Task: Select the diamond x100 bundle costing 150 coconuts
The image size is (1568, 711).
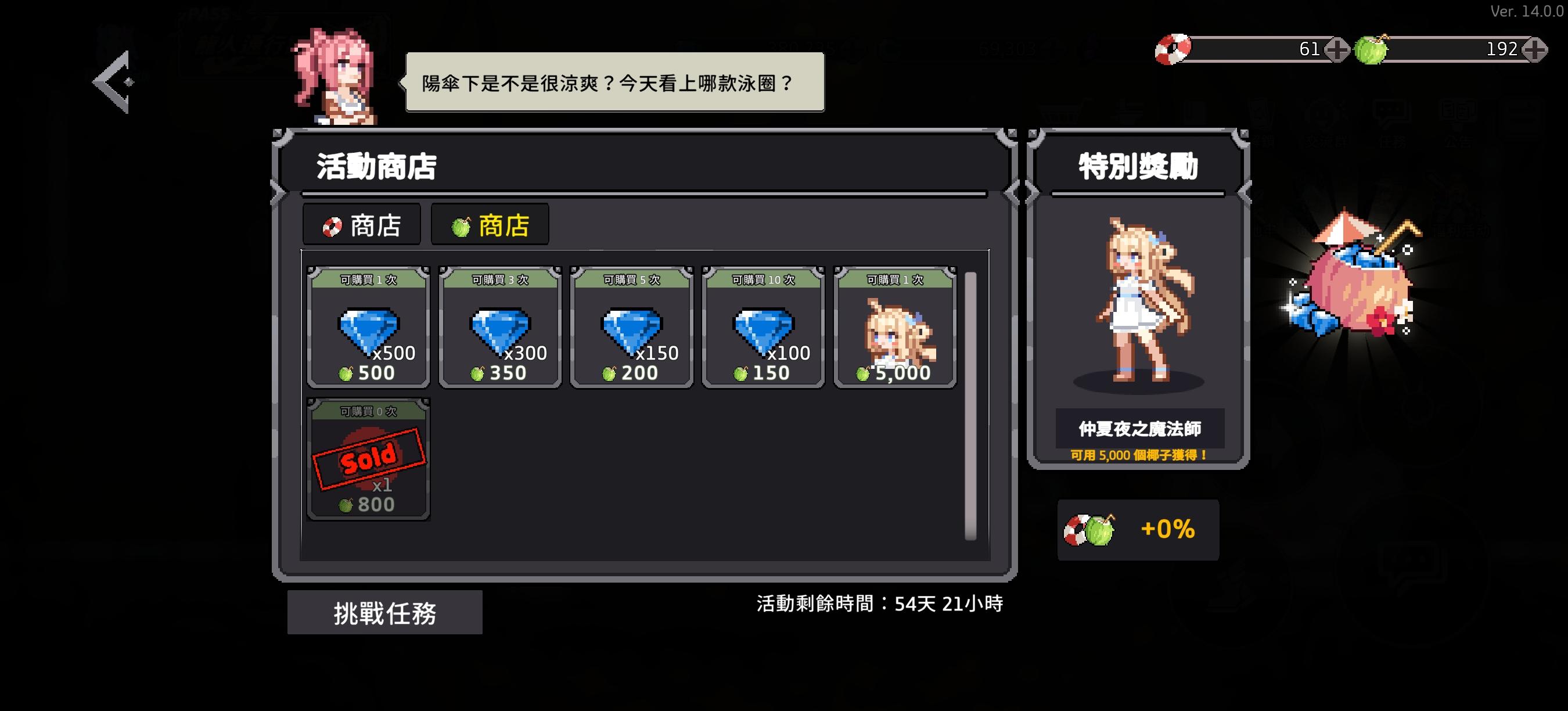Action: pyautogui.click(x=764, y=332)
